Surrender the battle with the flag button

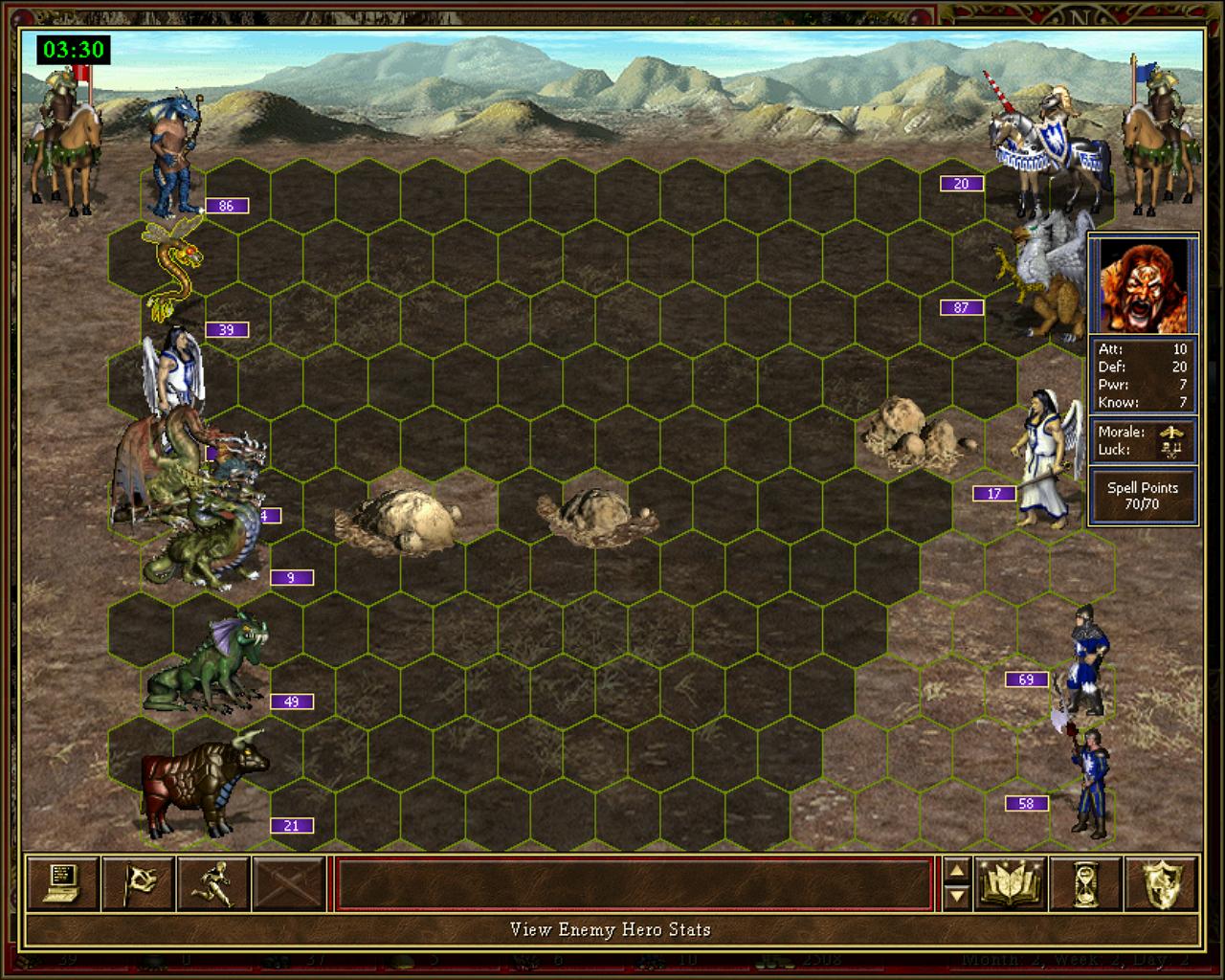pos(138,882)
